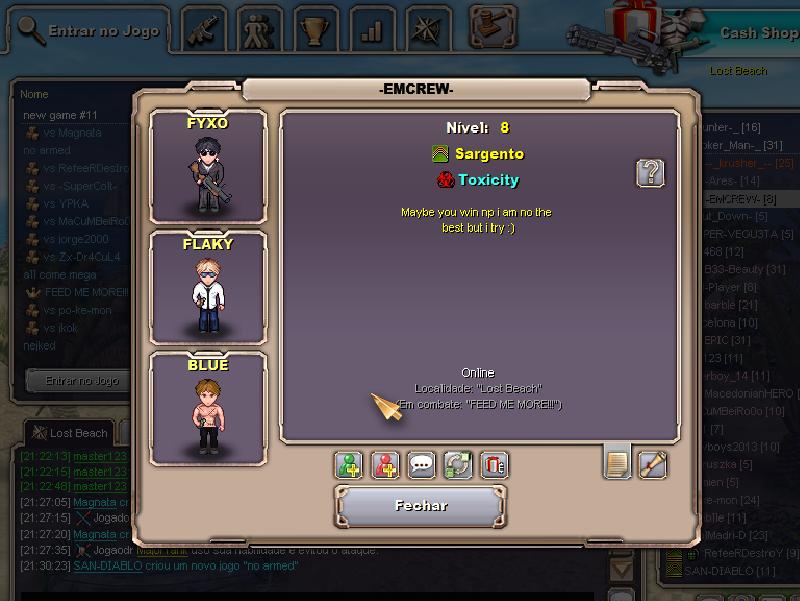800x601 pixels.
Task: Click the red gift box icon
Action: coord(494,465)
